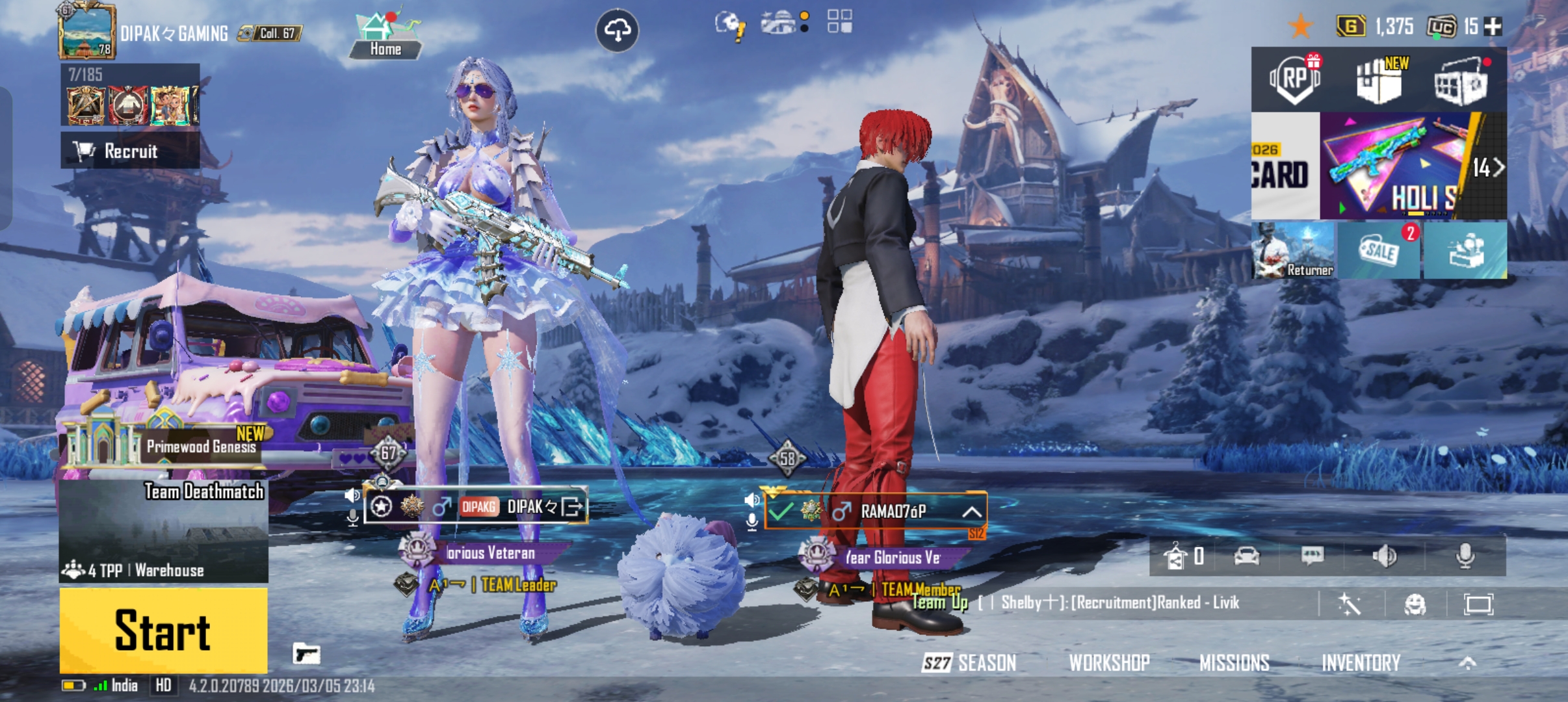Open DIPAK GAMING profile avatar
The image size is (1568, 702).
[86, 31]
